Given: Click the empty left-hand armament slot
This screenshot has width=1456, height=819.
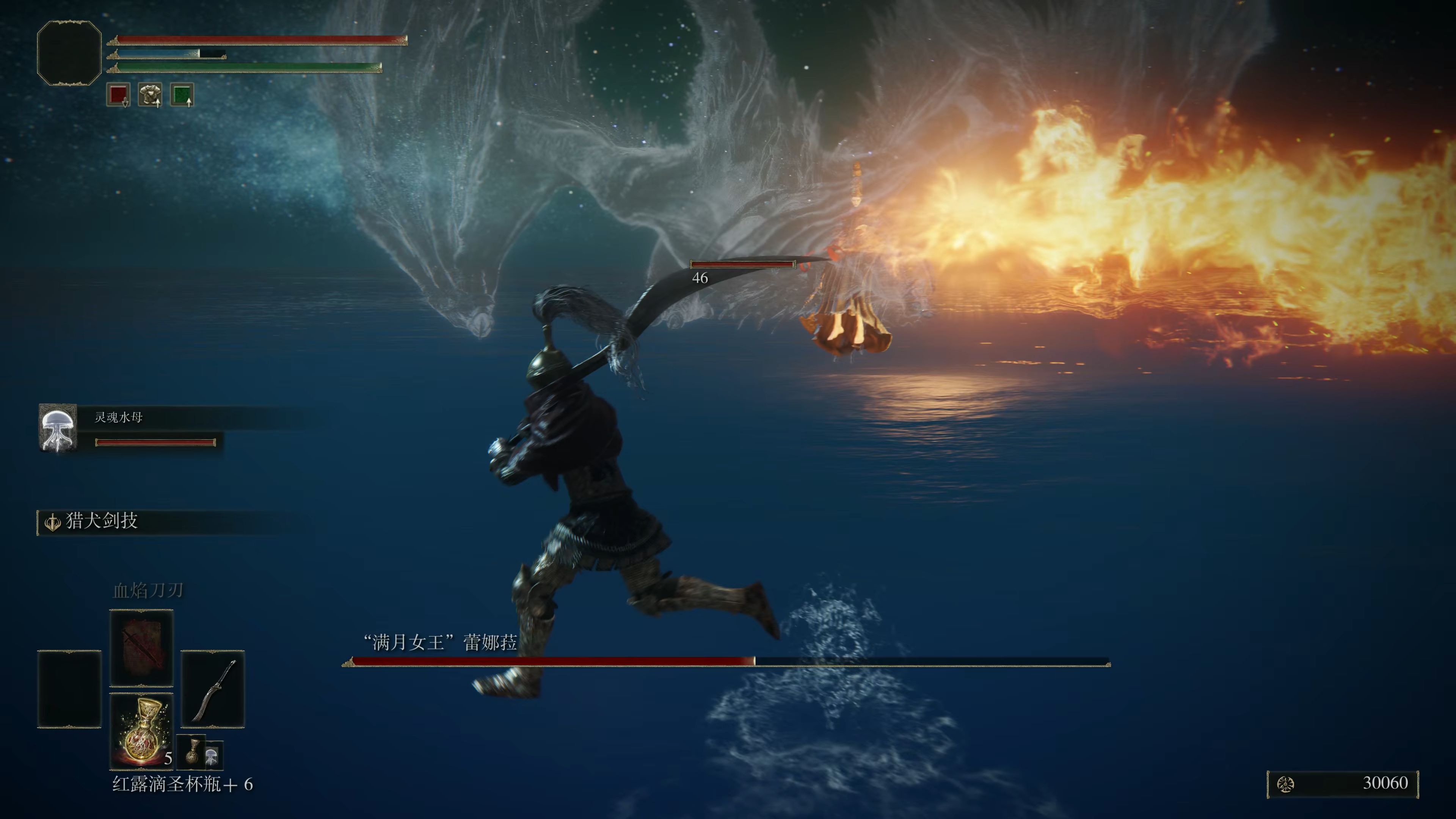Looking at the screenshot, I should click(69, 689).
